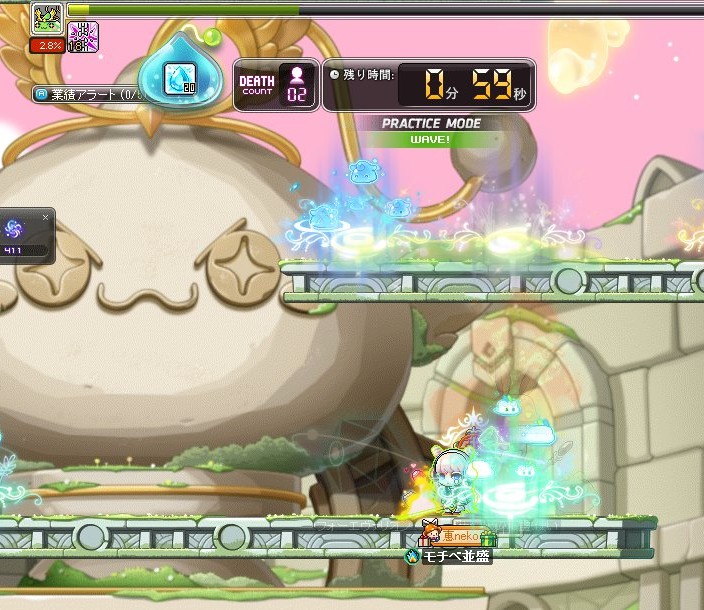The height and width of the screenshot is (610, 704).
Task: Close the swirl counter widget
Action: click(x=45, y=216)
